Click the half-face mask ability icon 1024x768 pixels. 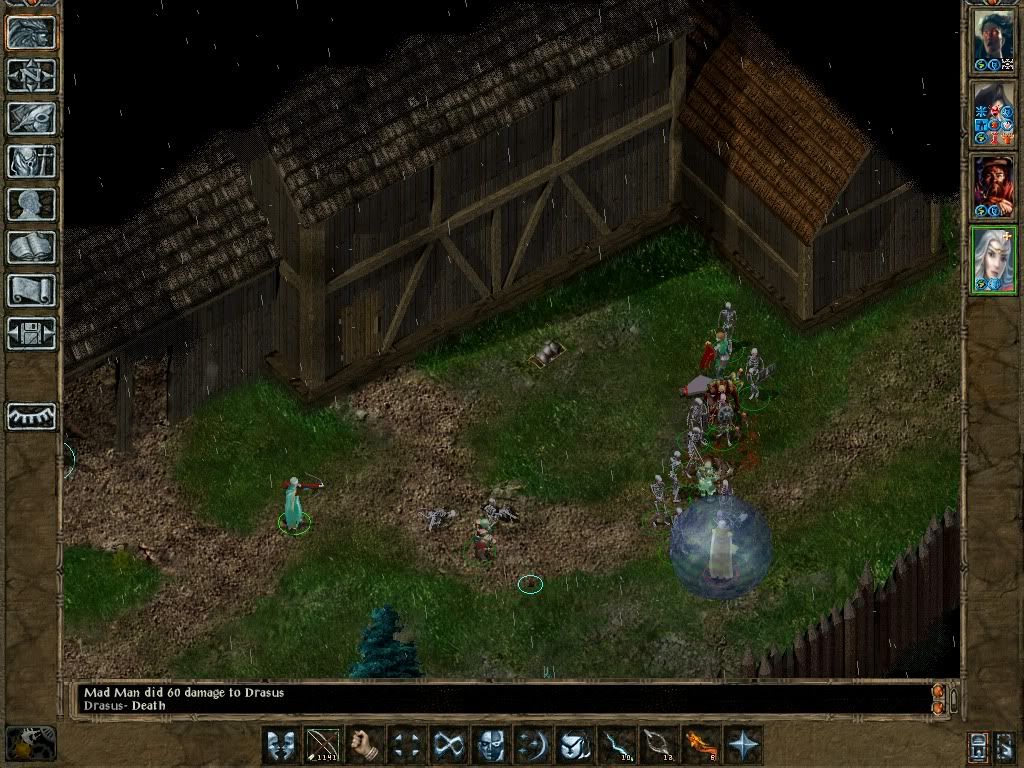491,746
